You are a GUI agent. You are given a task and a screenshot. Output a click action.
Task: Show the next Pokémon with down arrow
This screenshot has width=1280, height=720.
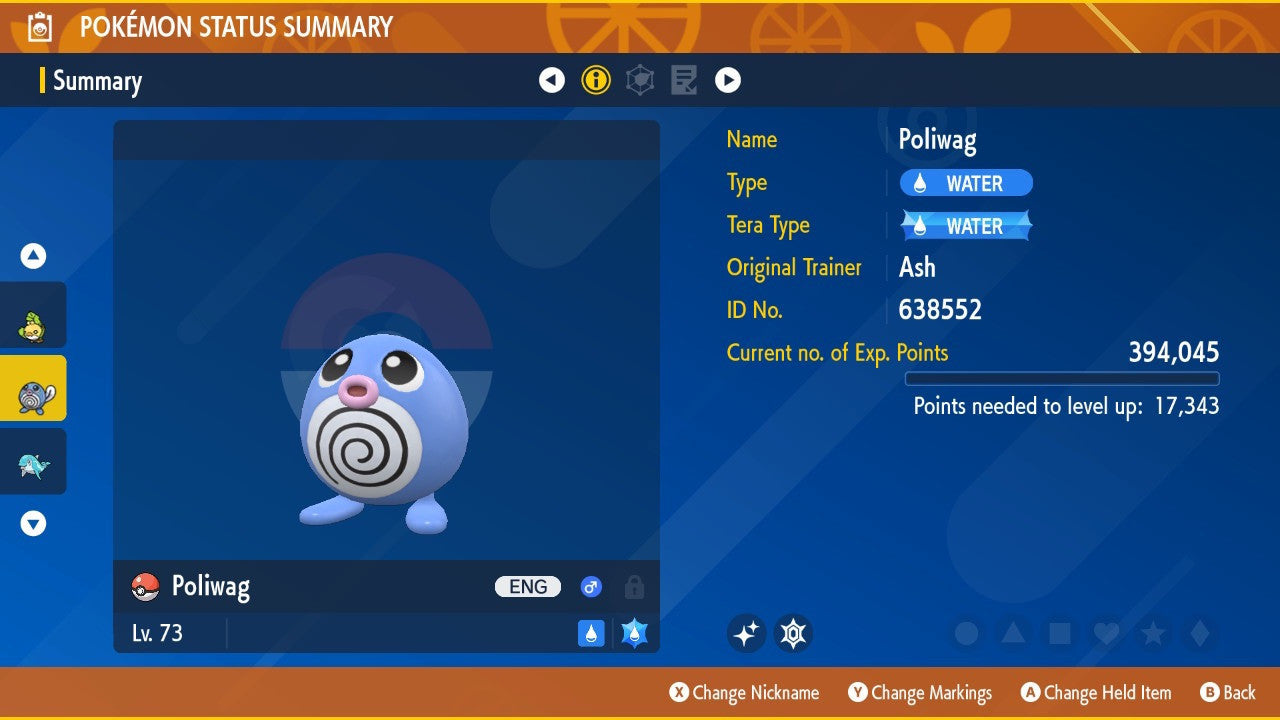[33, 523]
